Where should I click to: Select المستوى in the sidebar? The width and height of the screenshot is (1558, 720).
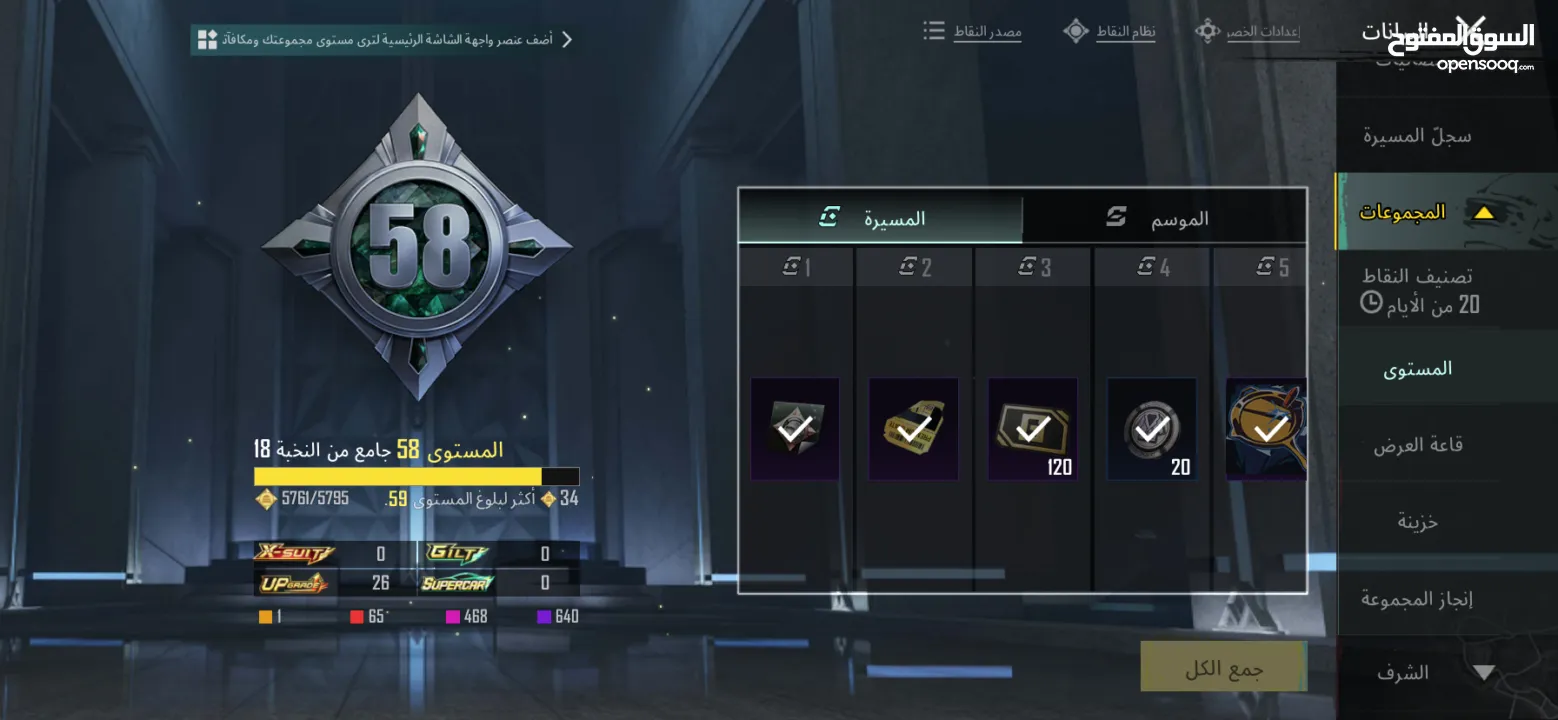click(1417, 369)
